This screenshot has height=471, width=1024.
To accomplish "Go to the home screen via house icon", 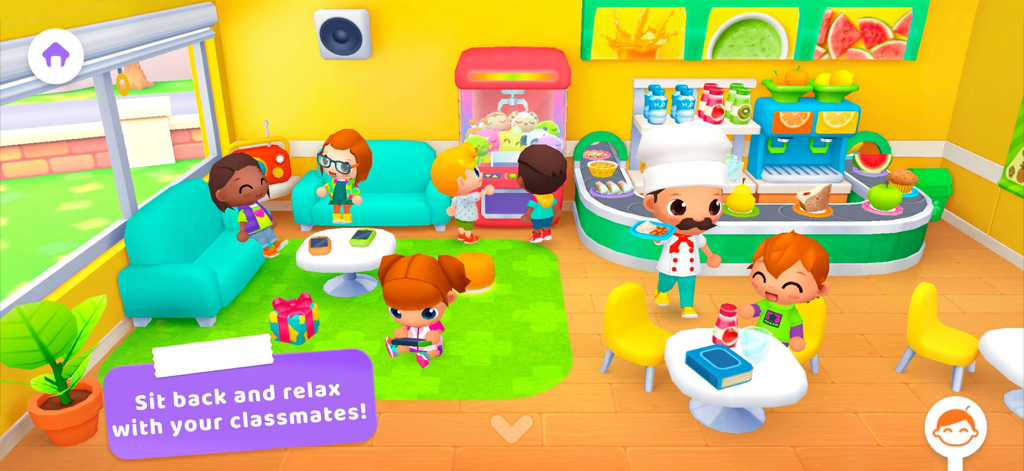I will (56, 56).
